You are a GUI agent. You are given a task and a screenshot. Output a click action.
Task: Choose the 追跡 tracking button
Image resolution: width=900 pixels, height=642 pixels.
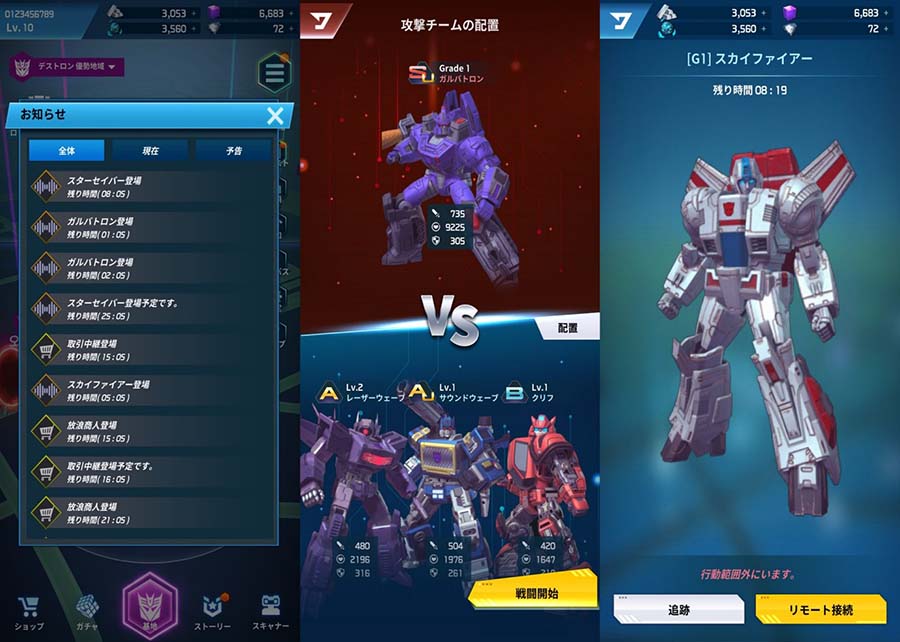pos(678,609)
